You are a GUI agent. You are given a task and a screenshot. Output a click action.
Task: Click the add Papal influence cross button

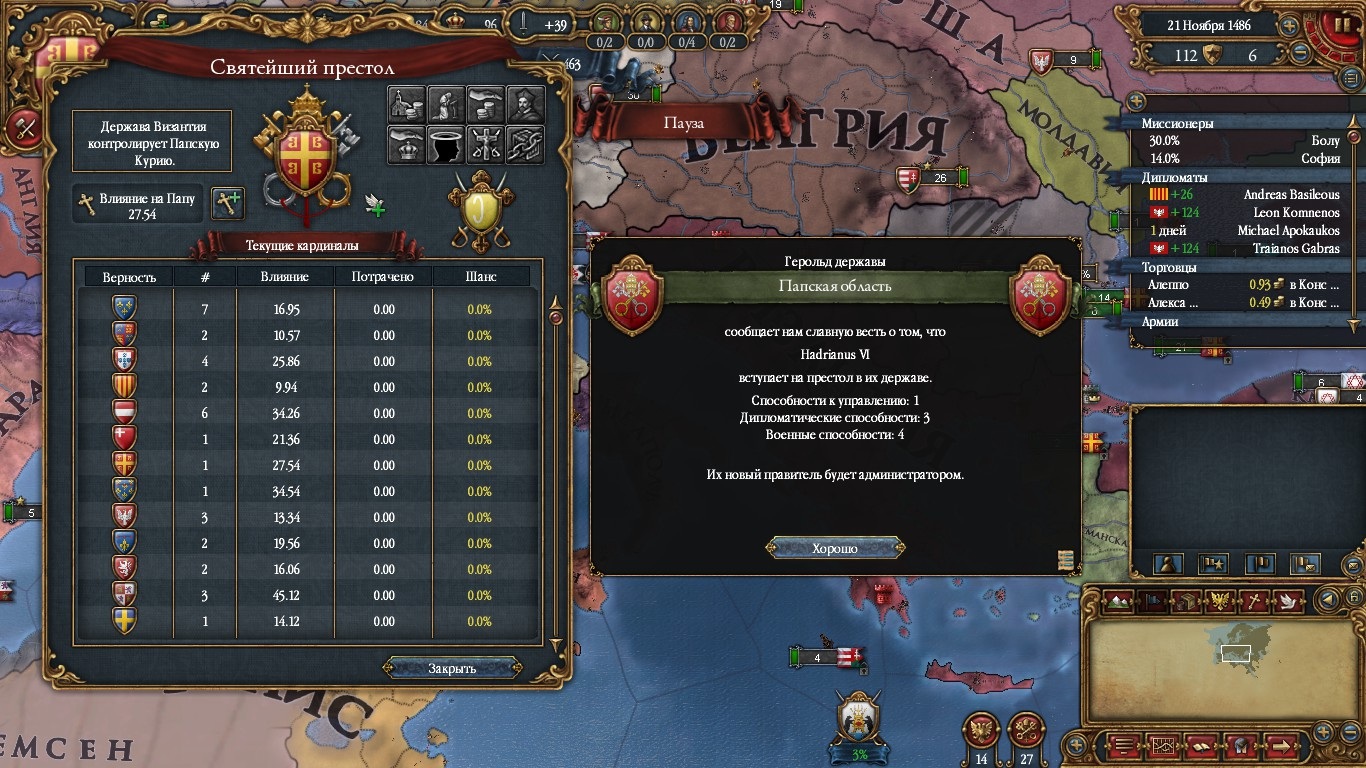point(229,203)
